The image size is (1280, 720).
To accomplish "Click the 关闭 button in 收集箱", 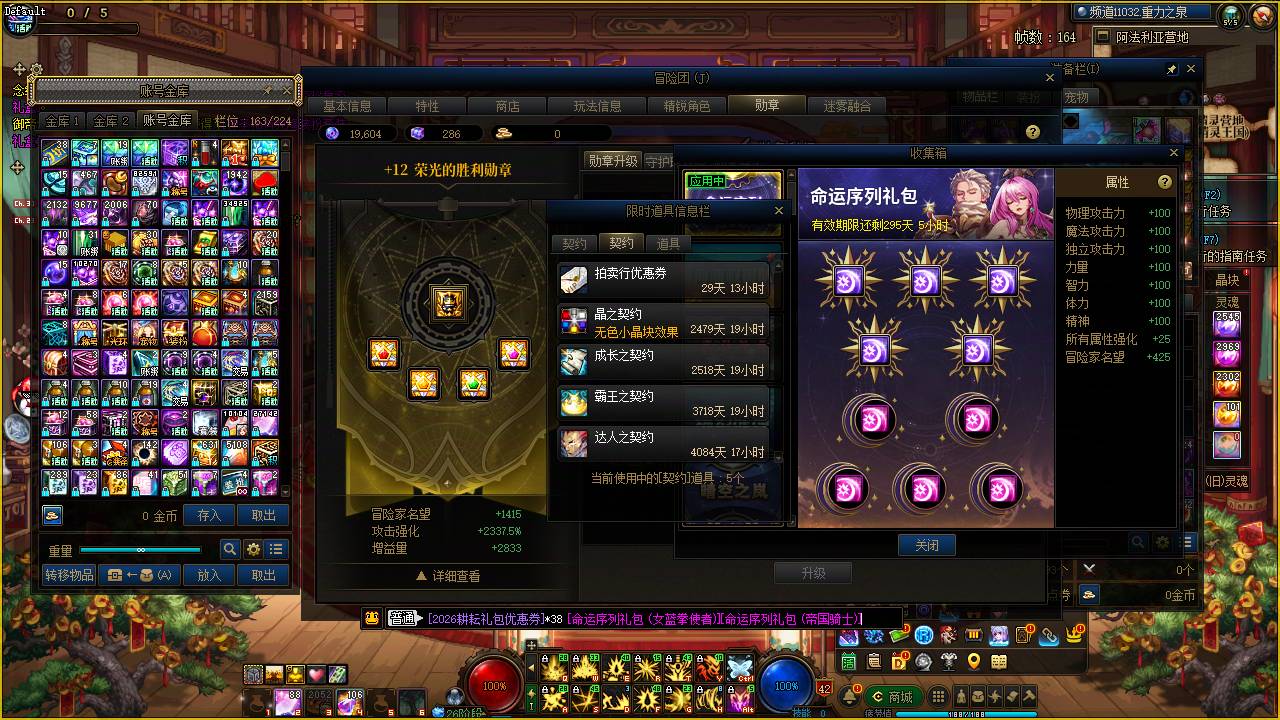I will pyautogui.click(x=926, y=545).
